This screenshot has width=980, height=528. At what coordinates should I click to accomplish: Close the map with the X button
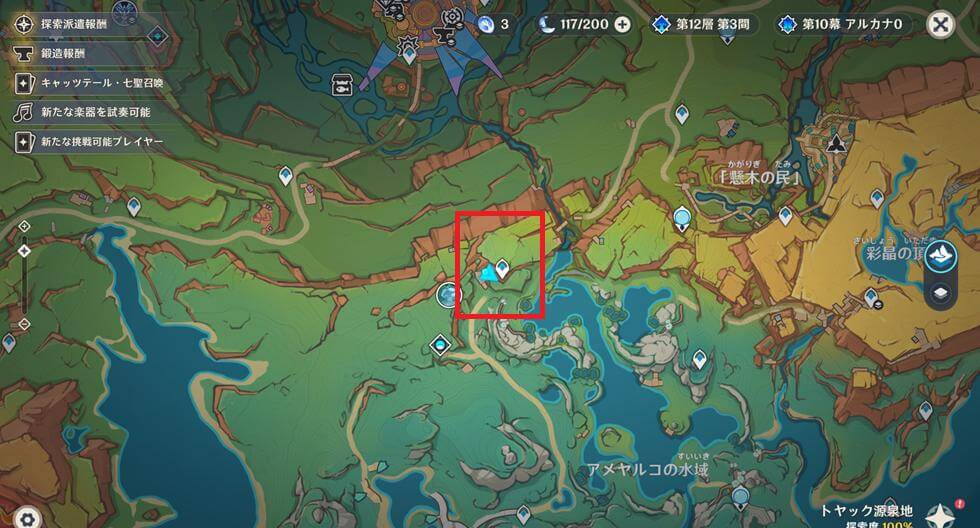coord(939,24)
